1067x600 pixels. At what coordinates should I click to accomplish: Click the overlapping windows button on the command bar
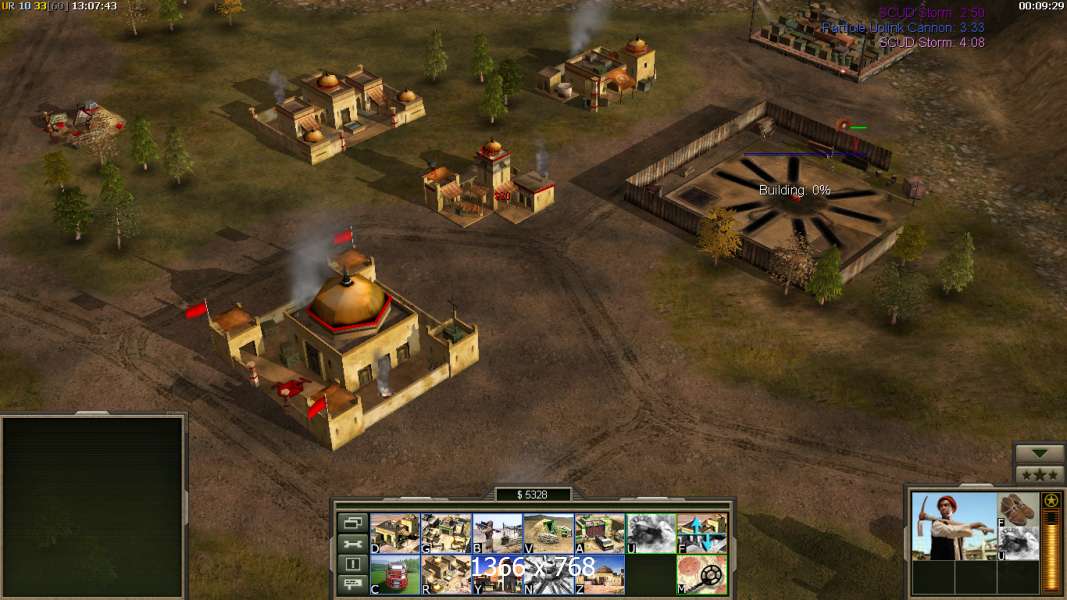(352, 523)
